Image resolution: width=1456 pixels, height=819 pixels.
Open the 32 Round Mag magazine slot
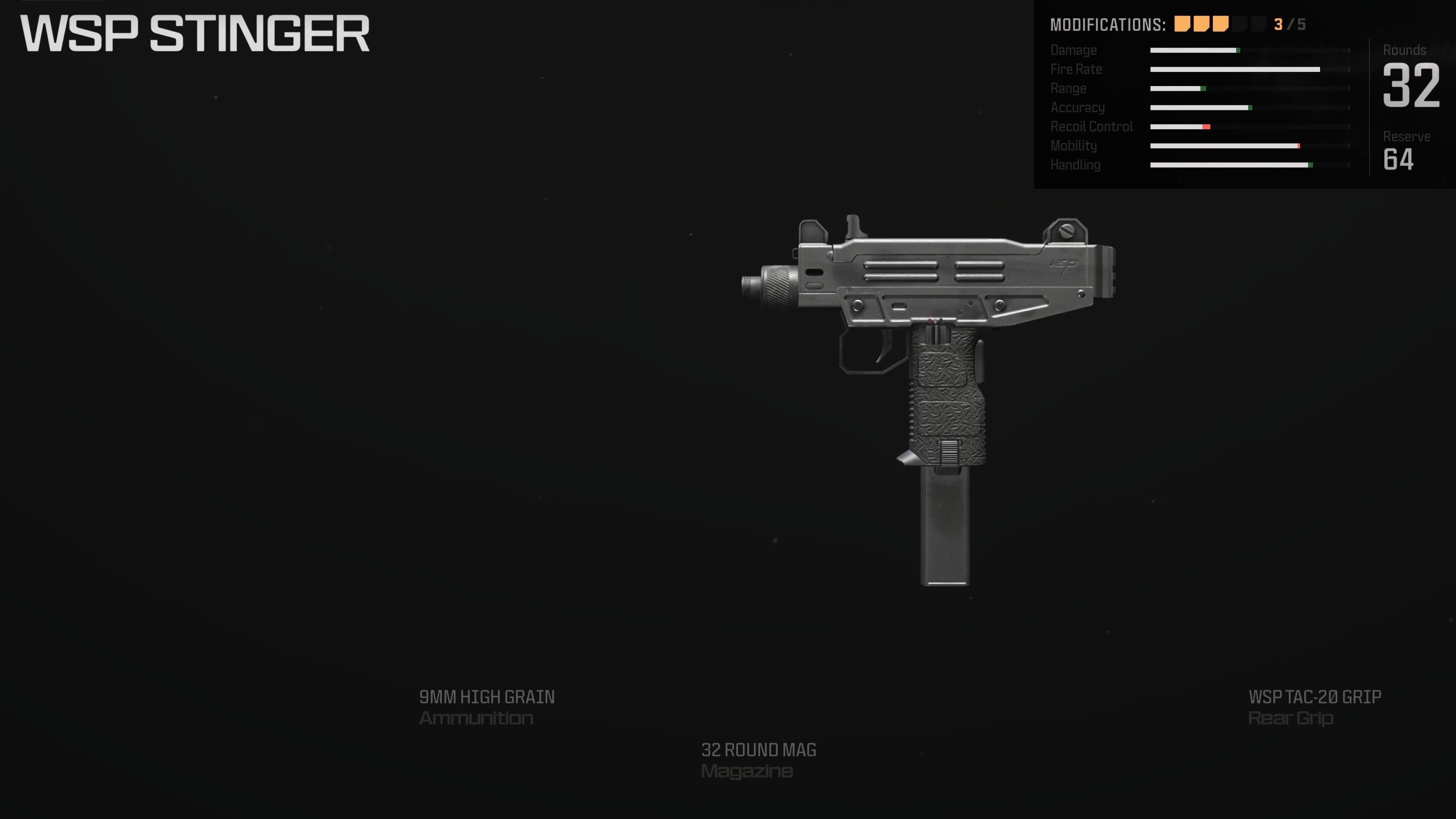tap(758, 760)
